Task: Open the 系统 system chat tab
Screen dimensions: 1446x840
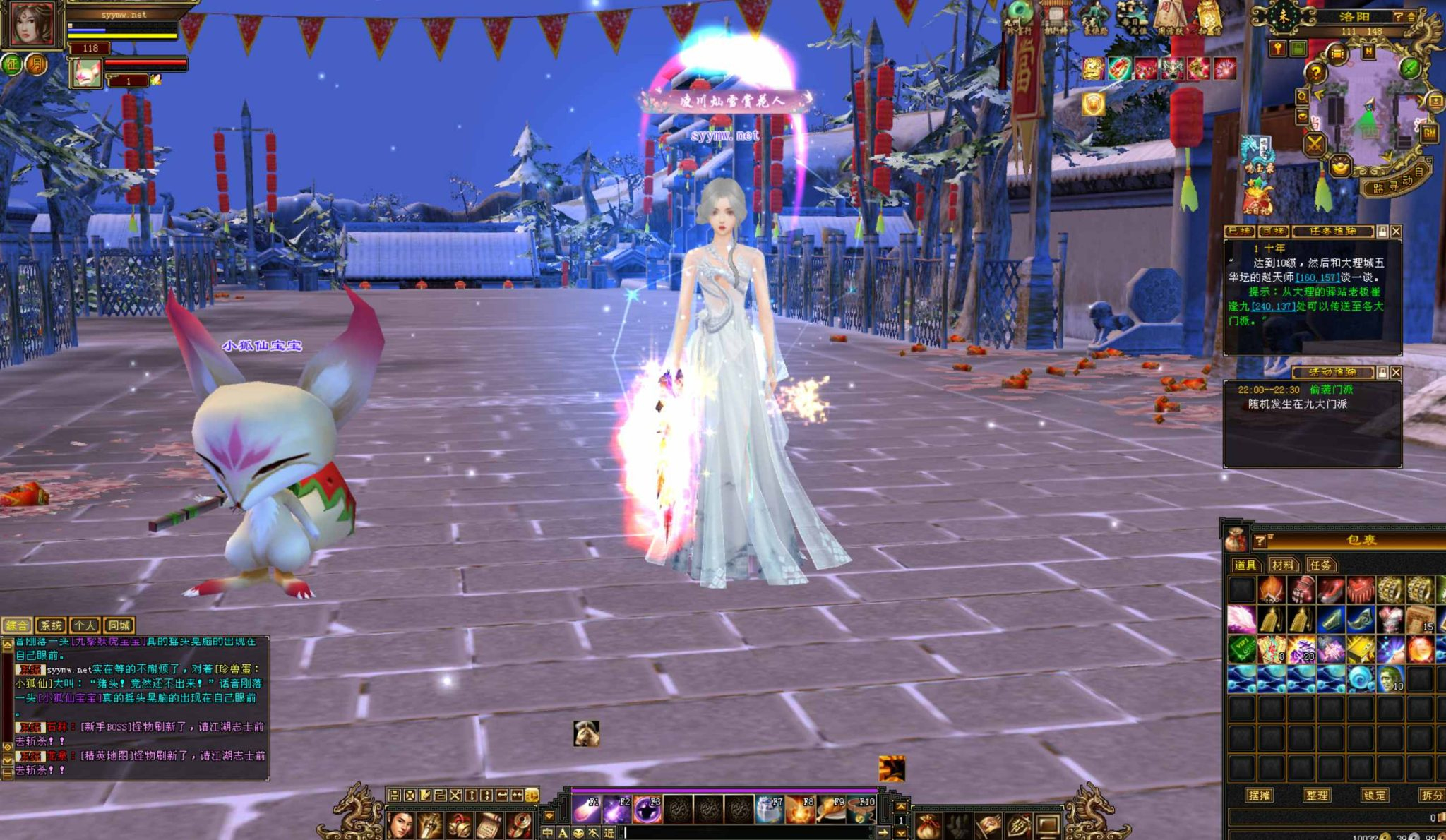Action: pos(51,625)
